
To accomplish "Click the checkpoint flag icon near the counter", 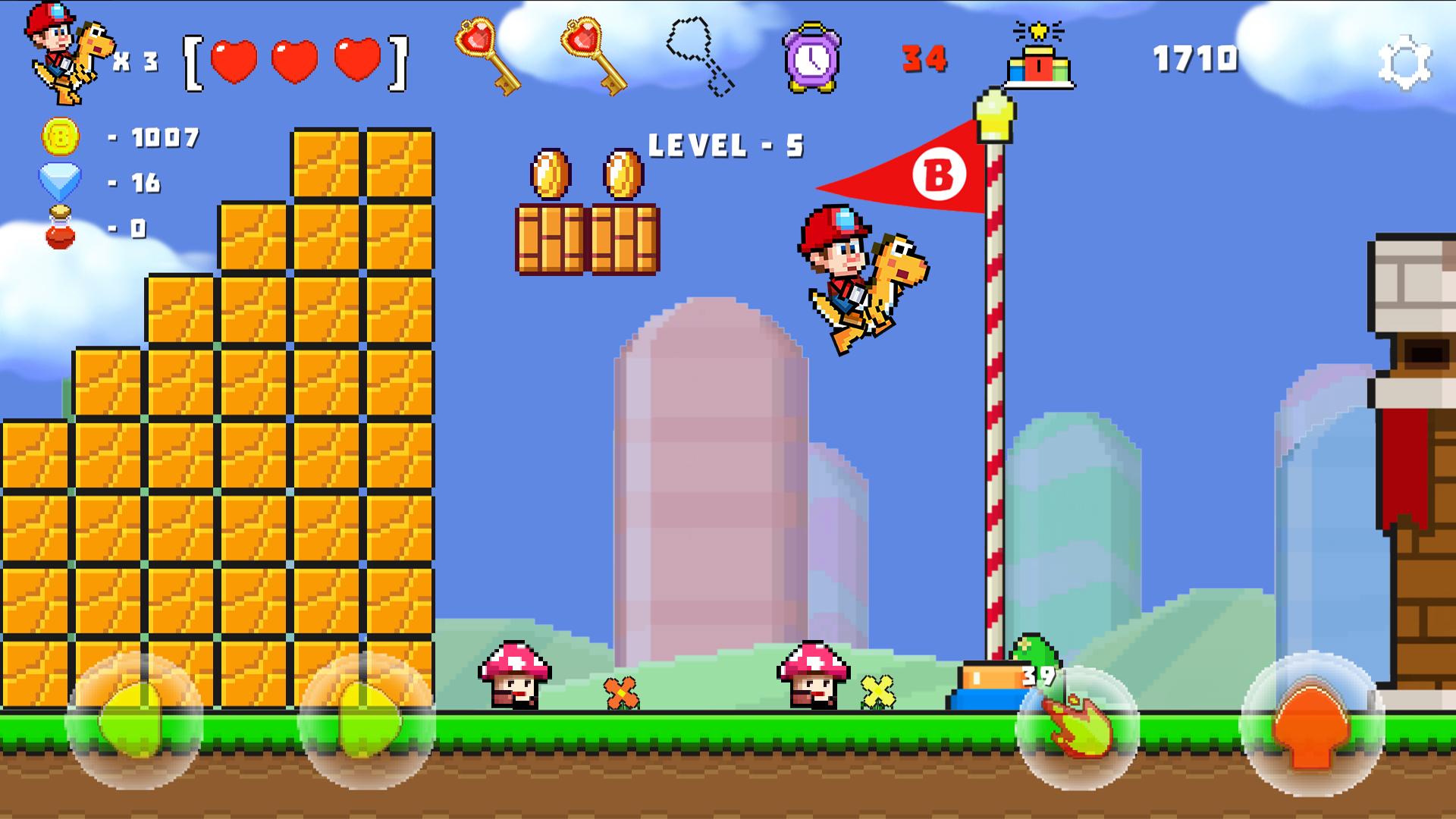I will (x=1039, y=61).
